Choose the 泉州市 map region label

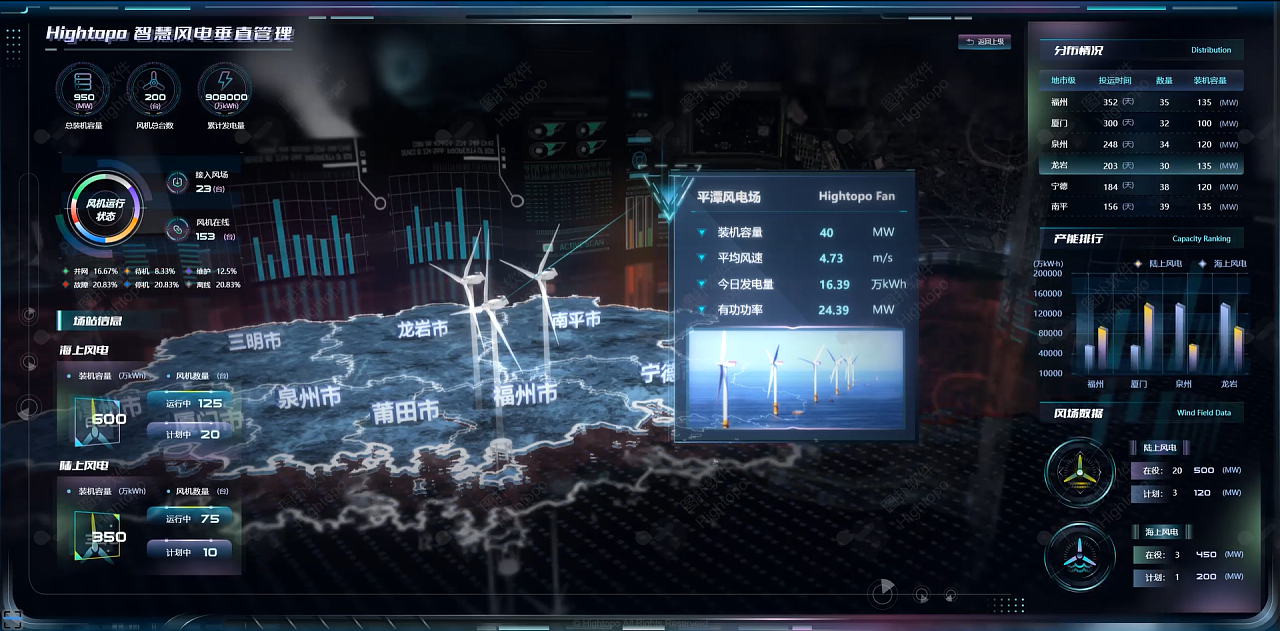[310, 396]
